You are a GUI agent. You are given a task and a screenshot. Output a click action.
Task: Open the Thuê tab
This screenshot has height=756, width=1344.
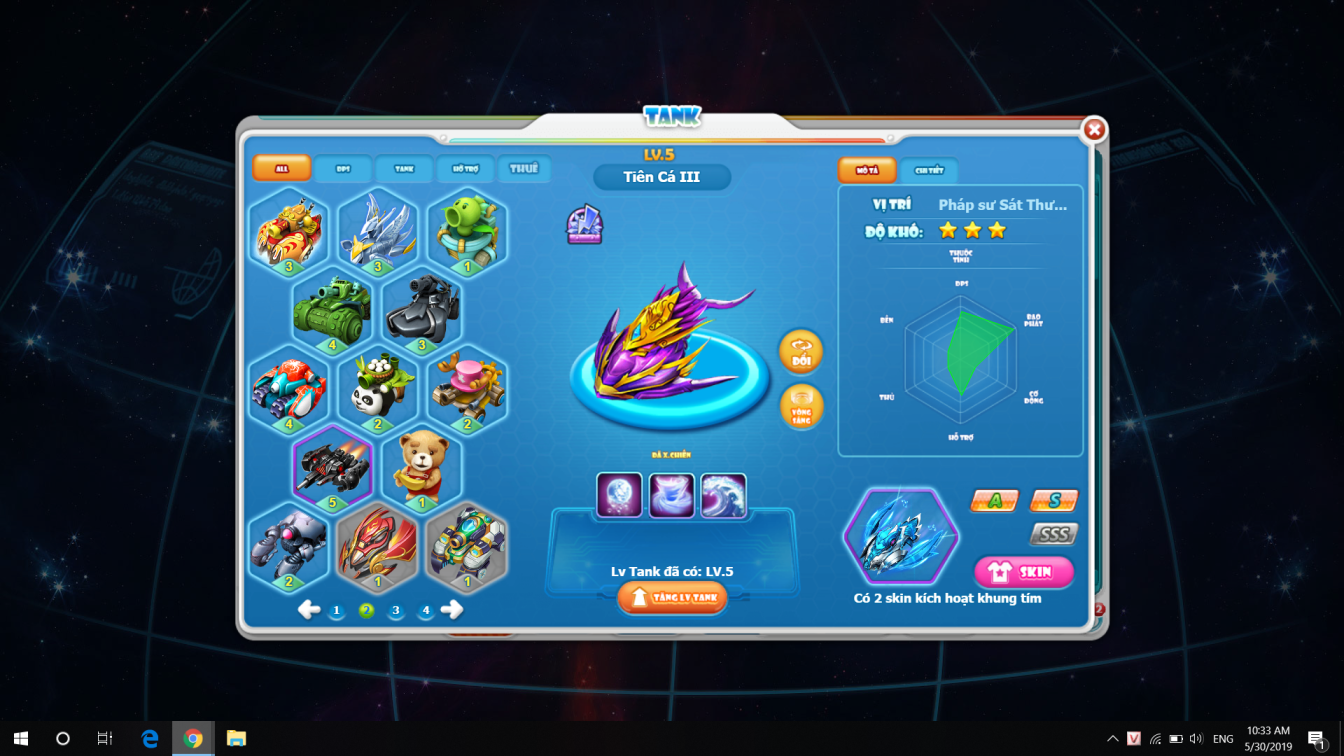[524, 169]
